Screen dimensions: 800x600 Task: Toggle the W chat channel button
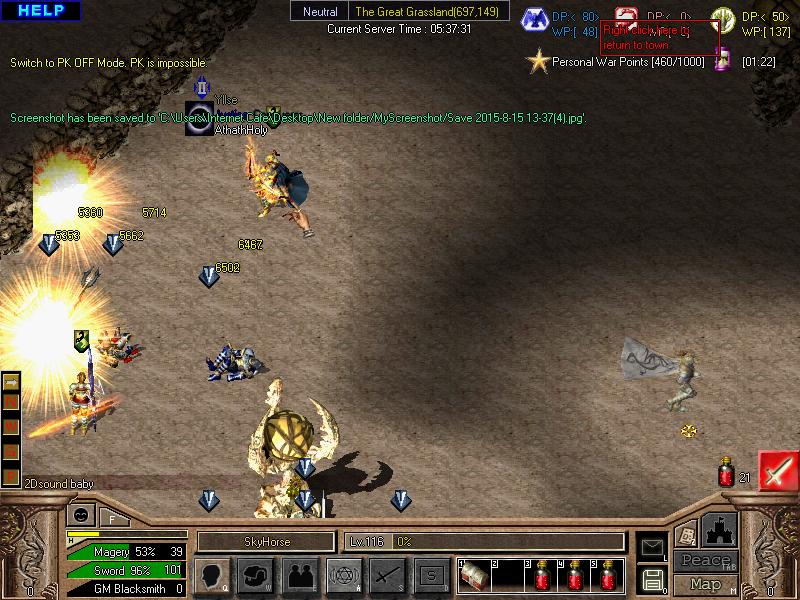11,428
